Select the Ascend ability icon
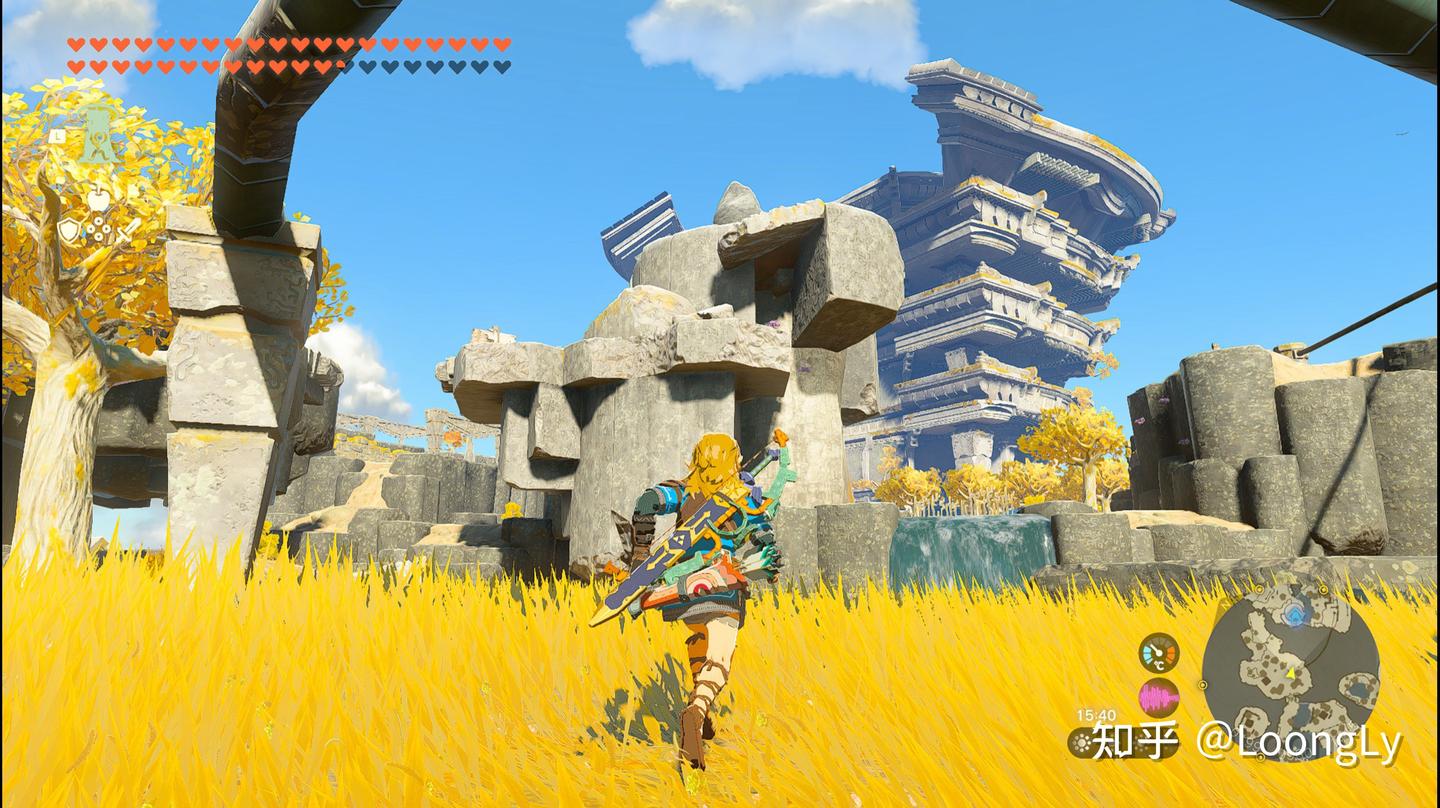The height and width of the screenshot is (808, 1440). [97, 134]
